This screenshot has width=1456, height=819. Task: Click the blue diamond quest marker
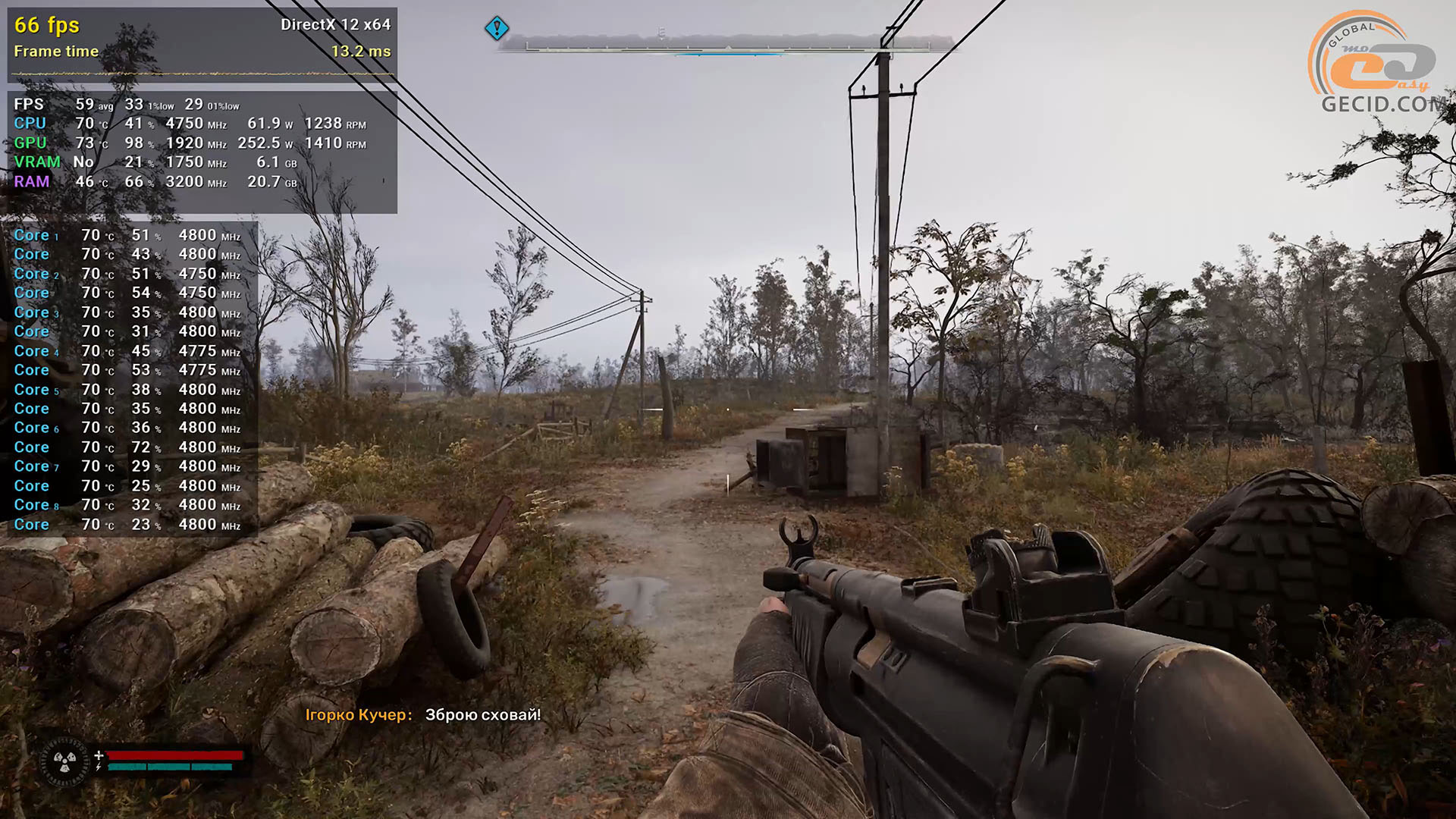coord(497,29)
